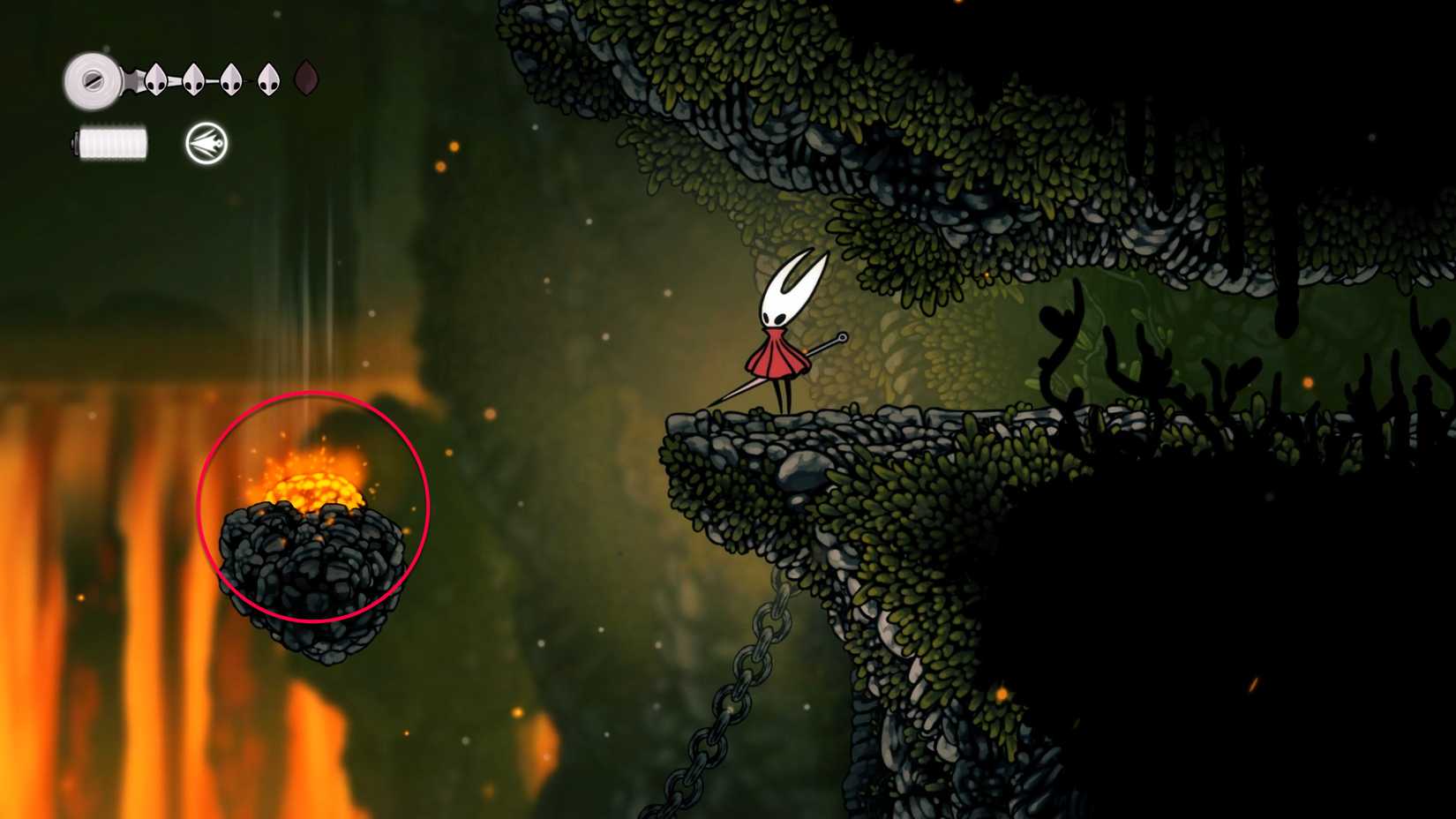Click the equipped Straight Pin tool icon

[x=205, y=143]
